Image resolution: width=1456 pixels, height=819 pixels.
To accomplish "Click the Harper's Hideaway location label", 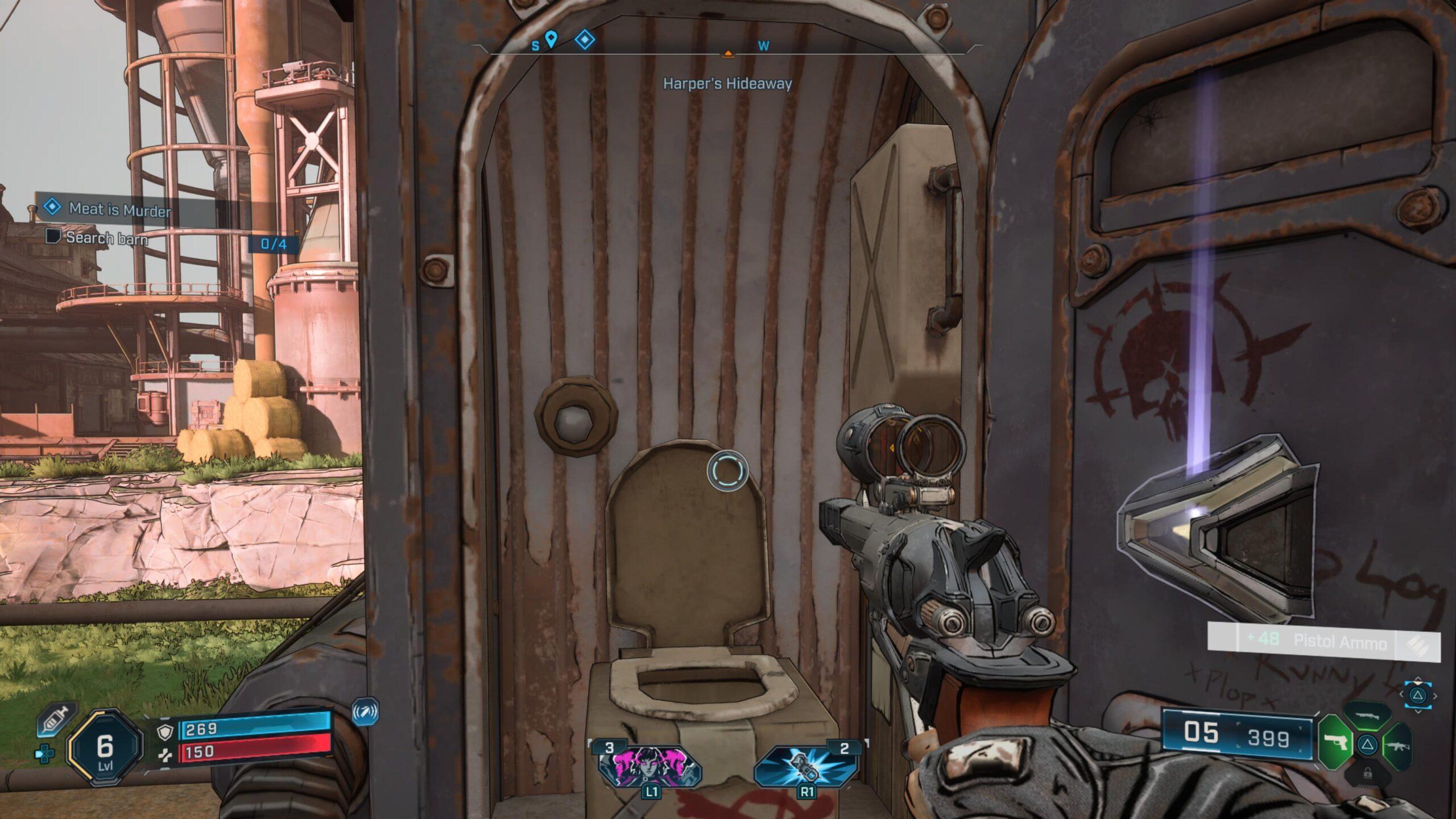I will click(727, 84).
